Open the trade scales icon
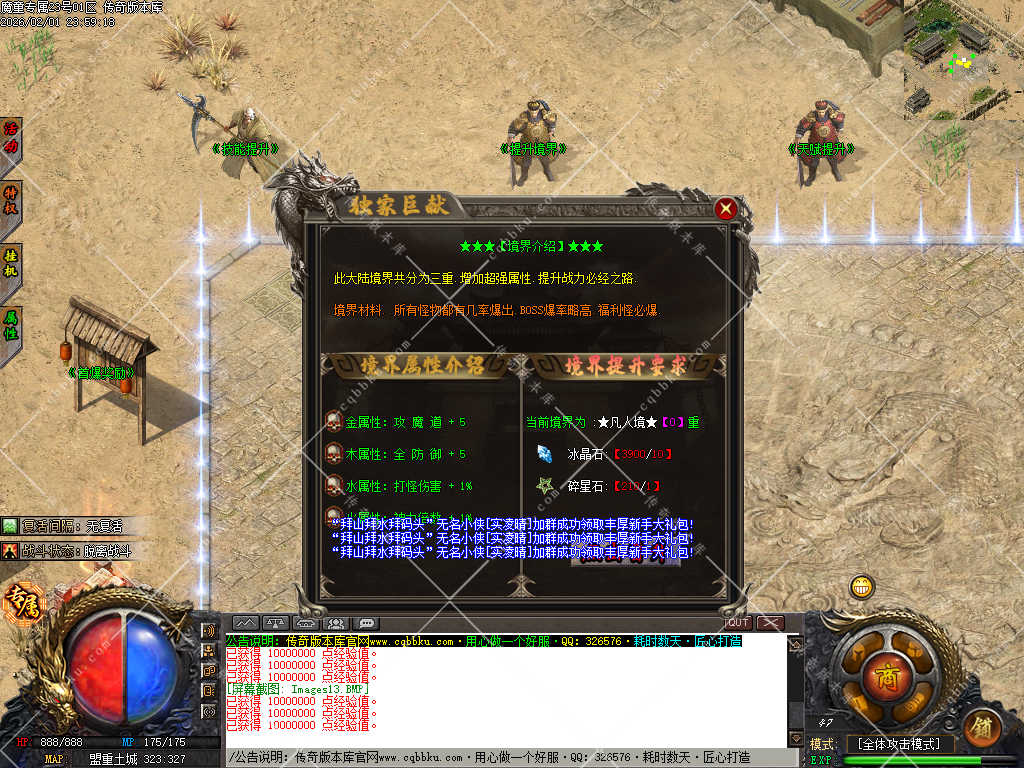1024x768 pixels. (x=277, y=624)
